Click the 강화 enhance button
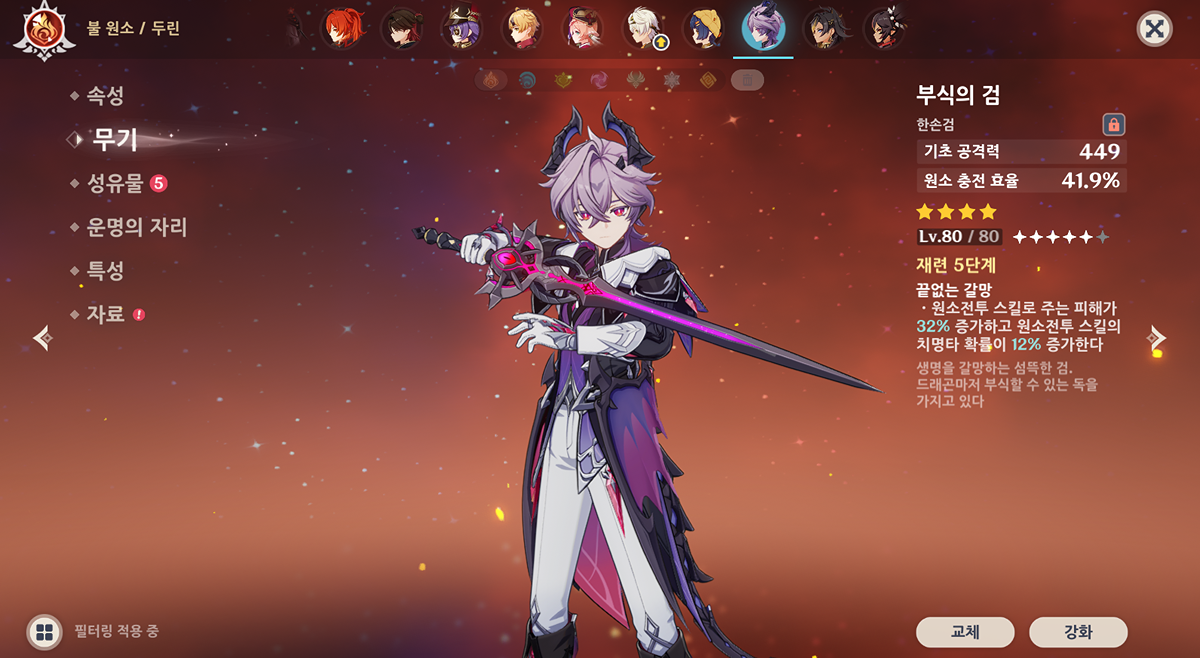 point(1078,632)
